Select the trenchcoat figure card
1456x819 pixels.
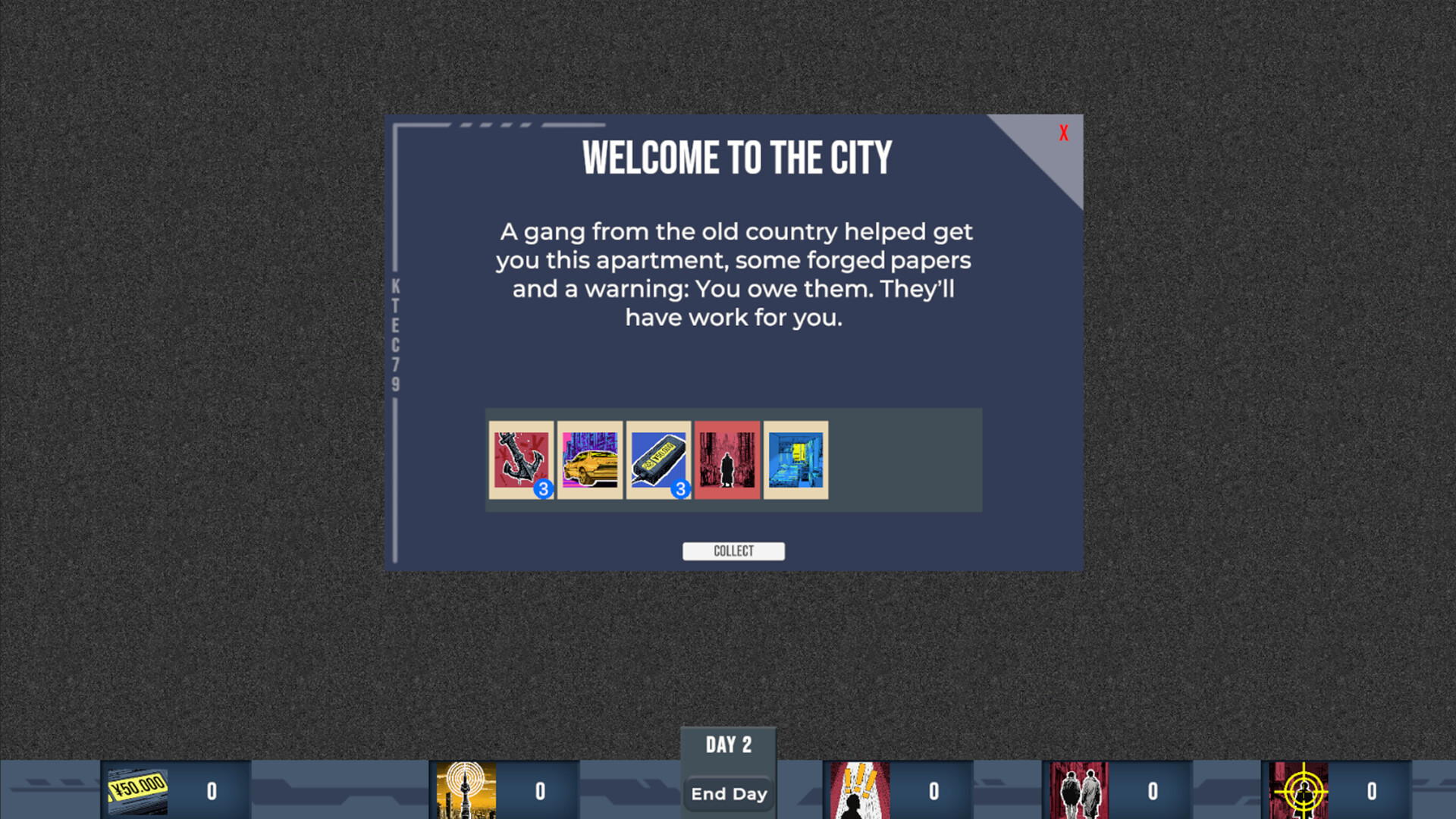[x=726, y=460]
